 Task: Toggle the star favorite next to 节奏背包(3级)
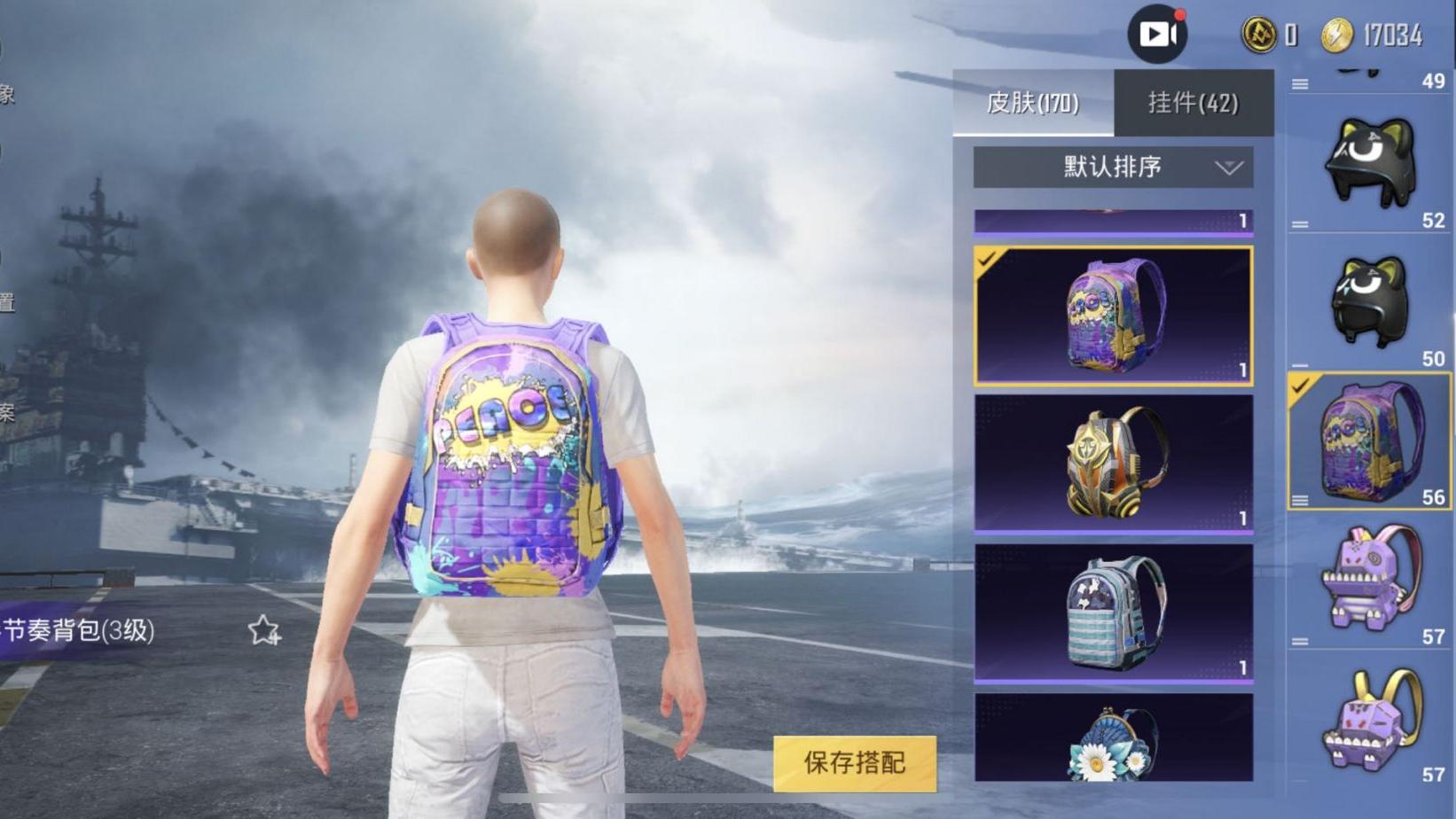264,628
